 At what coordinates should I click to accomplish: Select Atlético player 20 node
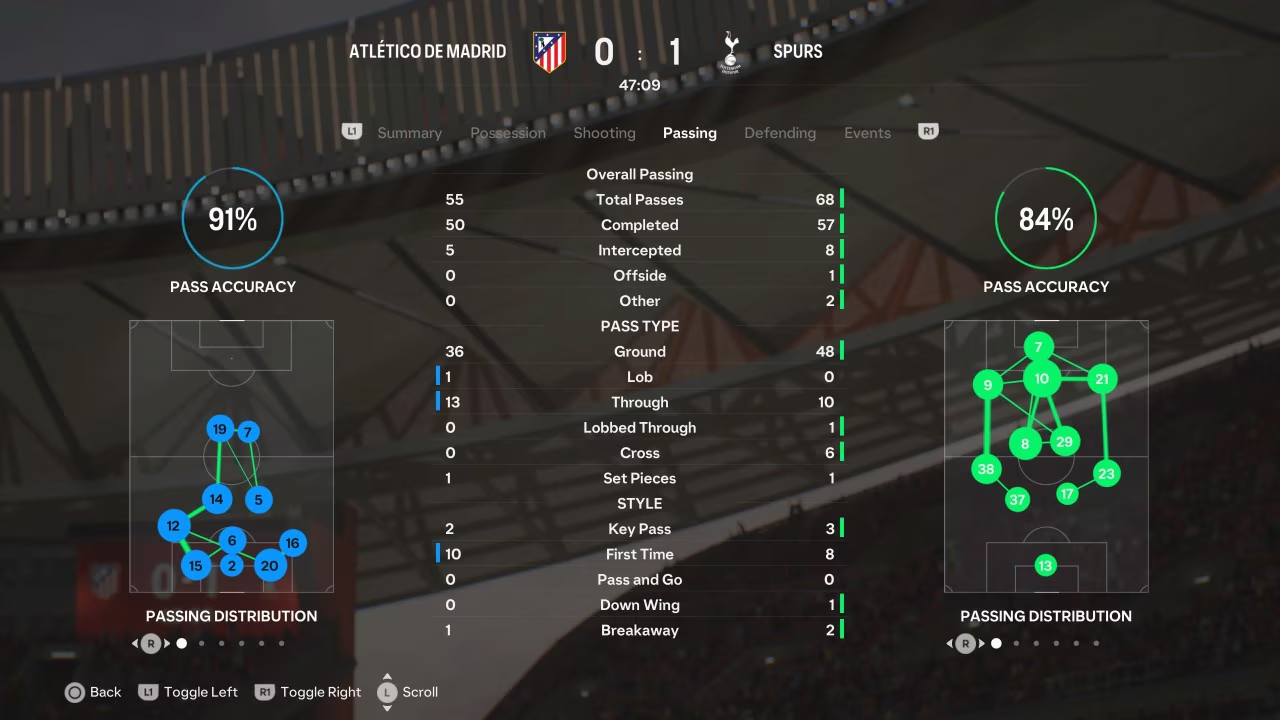tap(269, 565)
